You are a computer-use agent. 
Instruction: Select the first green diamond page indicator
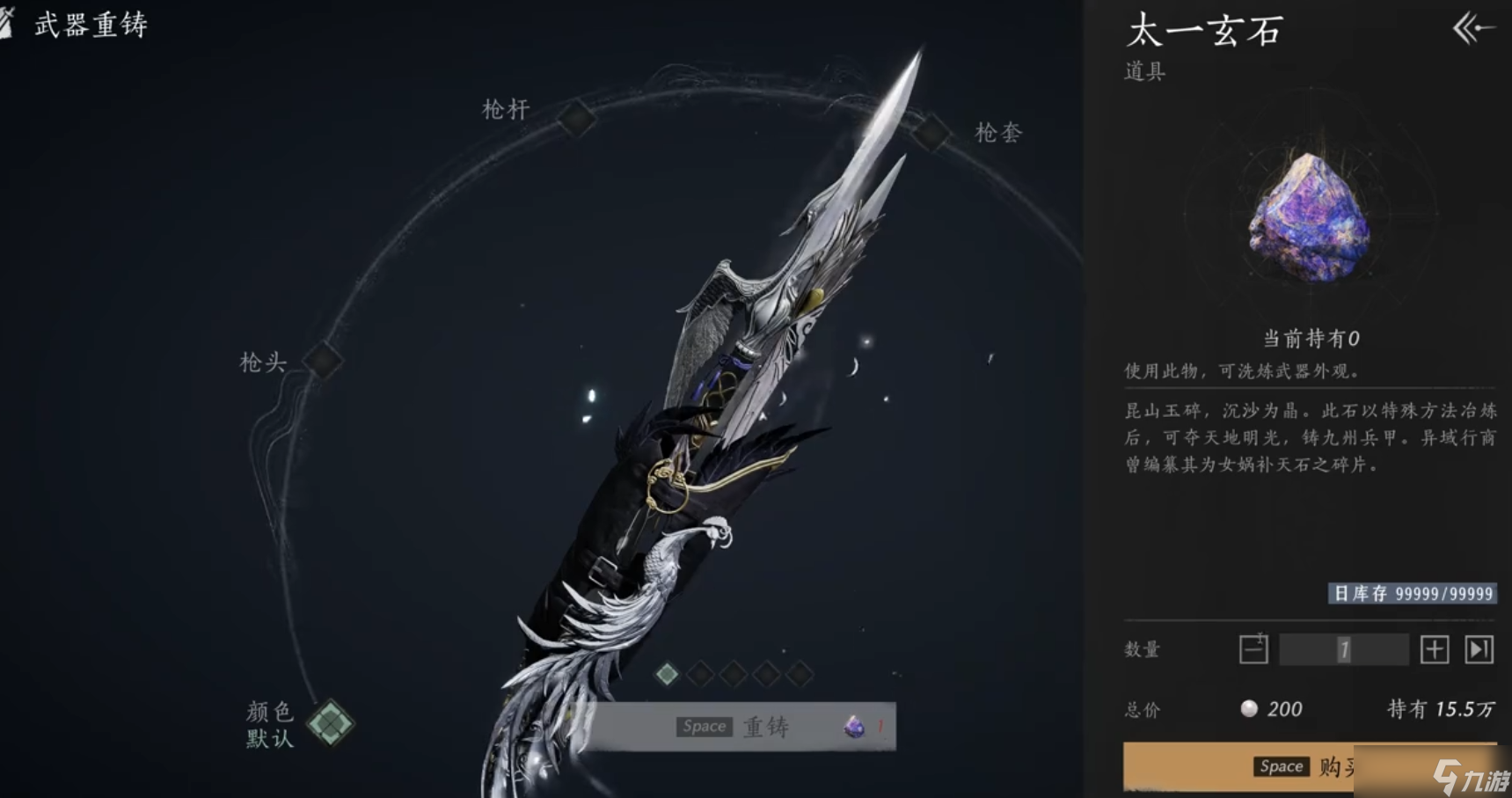[x=668, y=674]
